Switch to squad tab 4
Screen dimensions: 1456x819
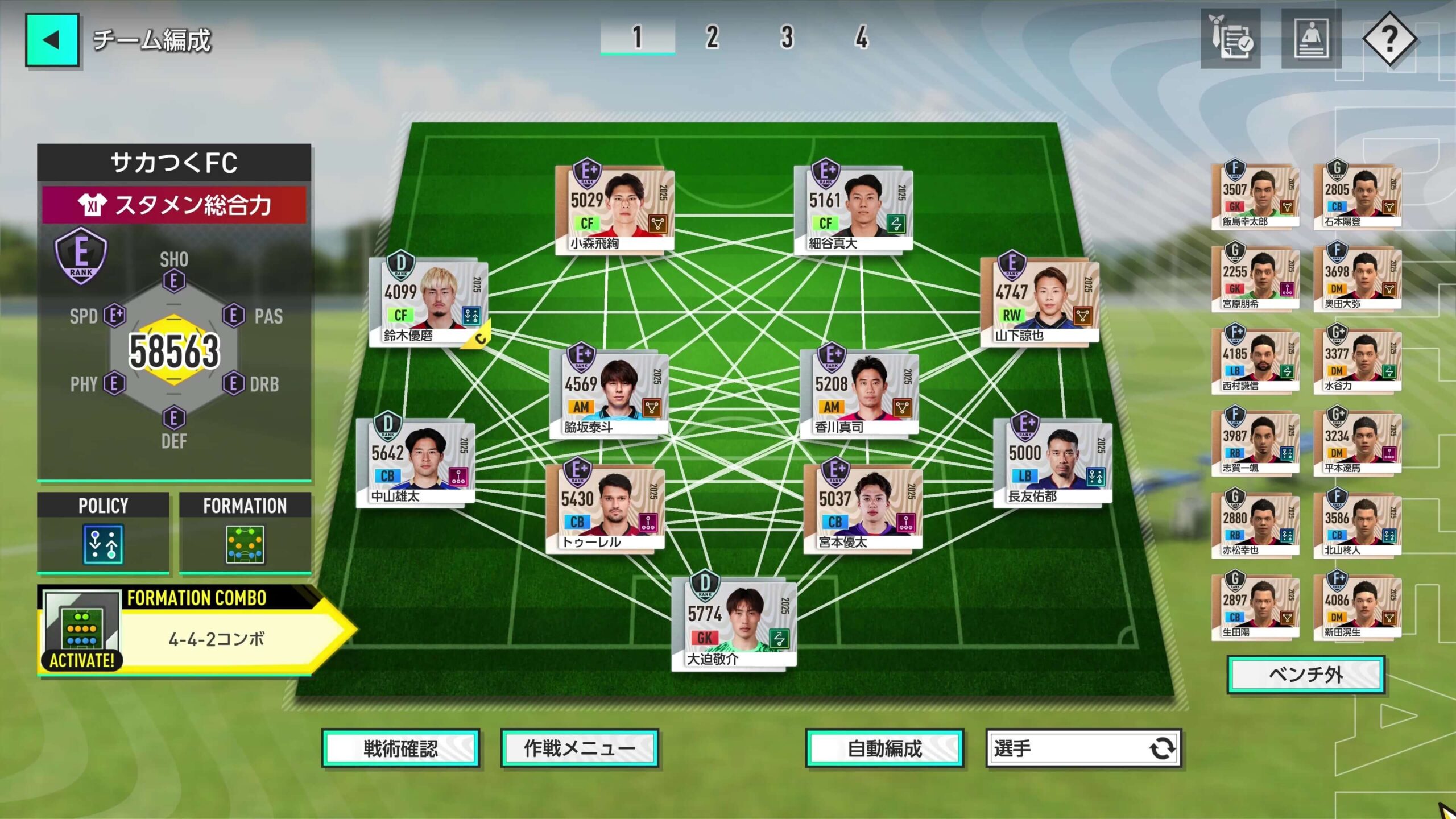click(862, 36)
